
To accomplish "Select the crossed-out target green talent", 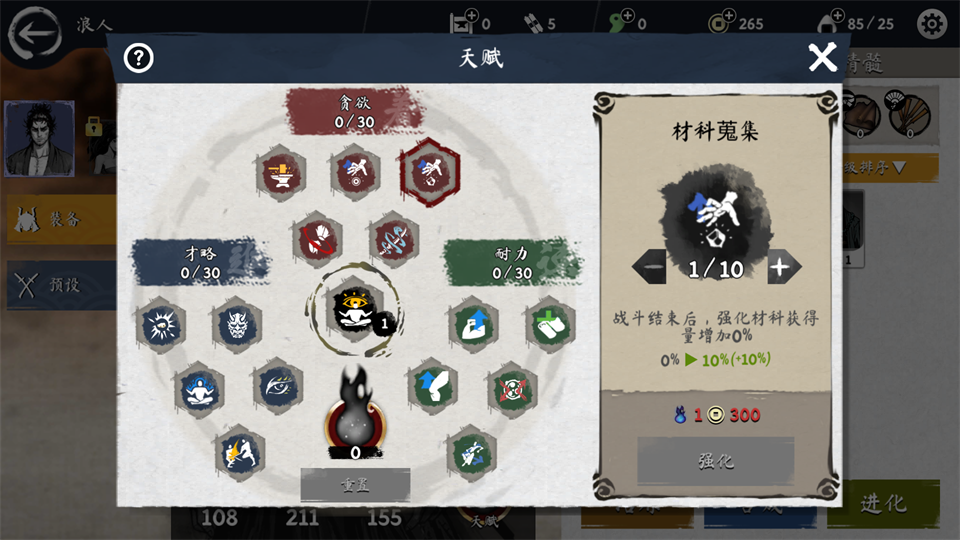I will click(x=511, y=389).
